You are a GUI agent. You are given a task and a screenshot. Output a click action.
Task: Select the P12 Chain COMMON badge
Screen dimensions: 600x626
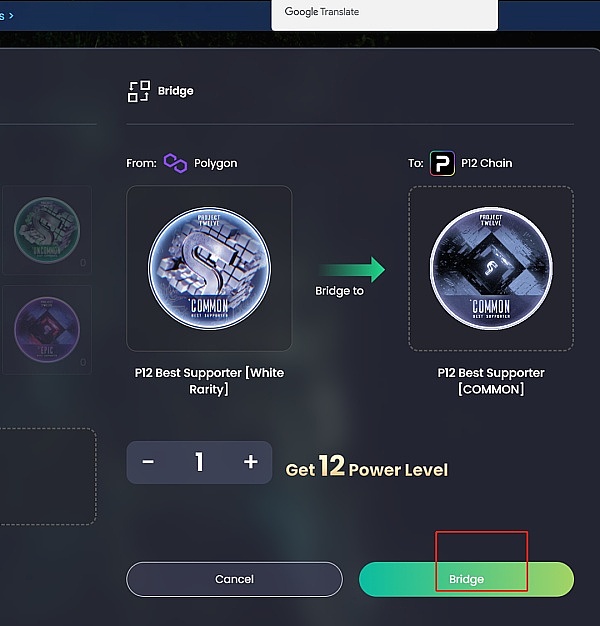click(491, 268)
